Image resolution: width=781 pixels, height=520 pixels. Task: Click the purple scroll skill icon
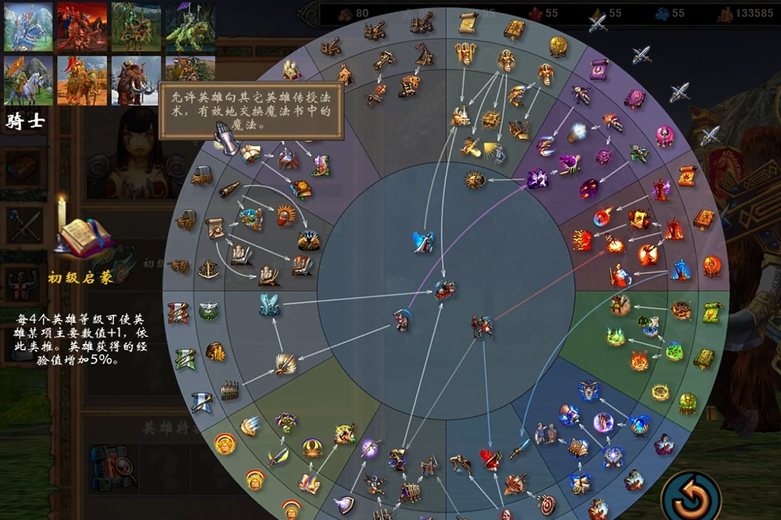[599, 68]
